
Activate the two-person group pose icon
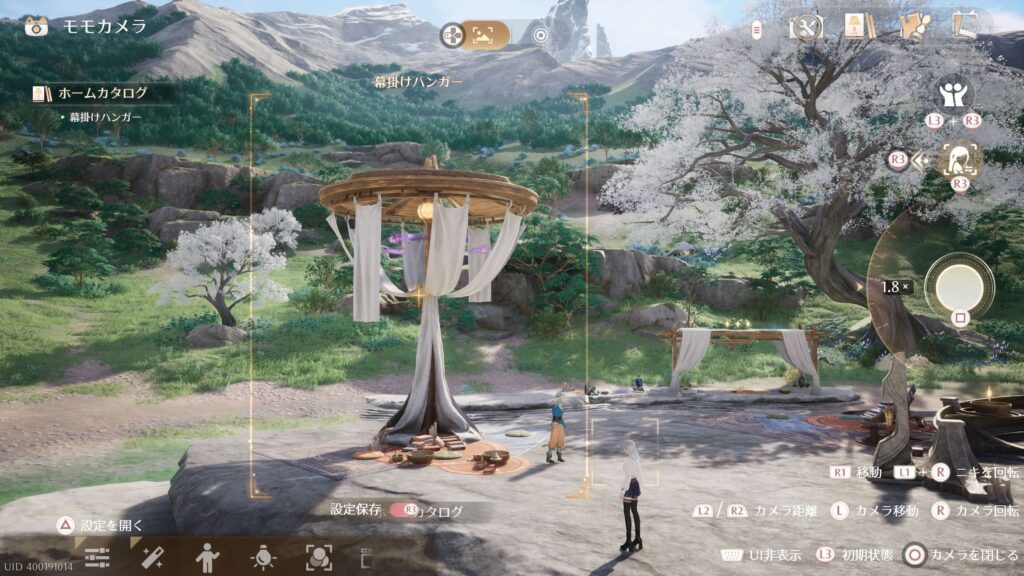(954, 95)
